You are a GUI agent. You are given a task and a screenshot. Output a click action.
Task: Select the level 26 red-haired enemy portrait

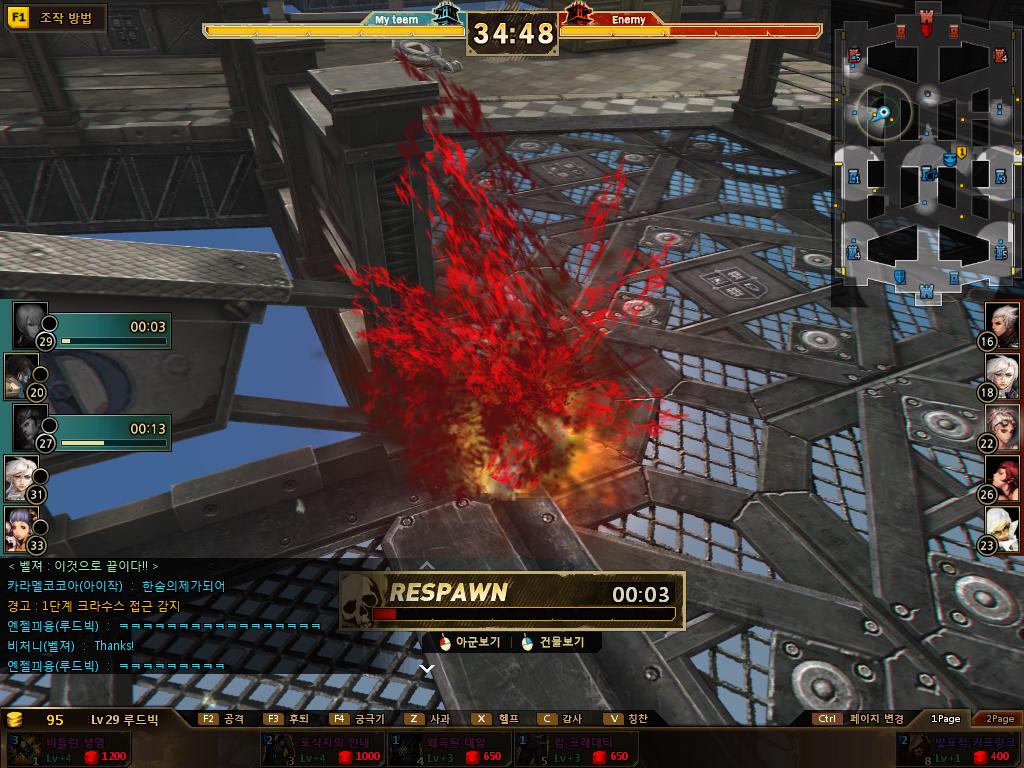[x=1003, y=477]
